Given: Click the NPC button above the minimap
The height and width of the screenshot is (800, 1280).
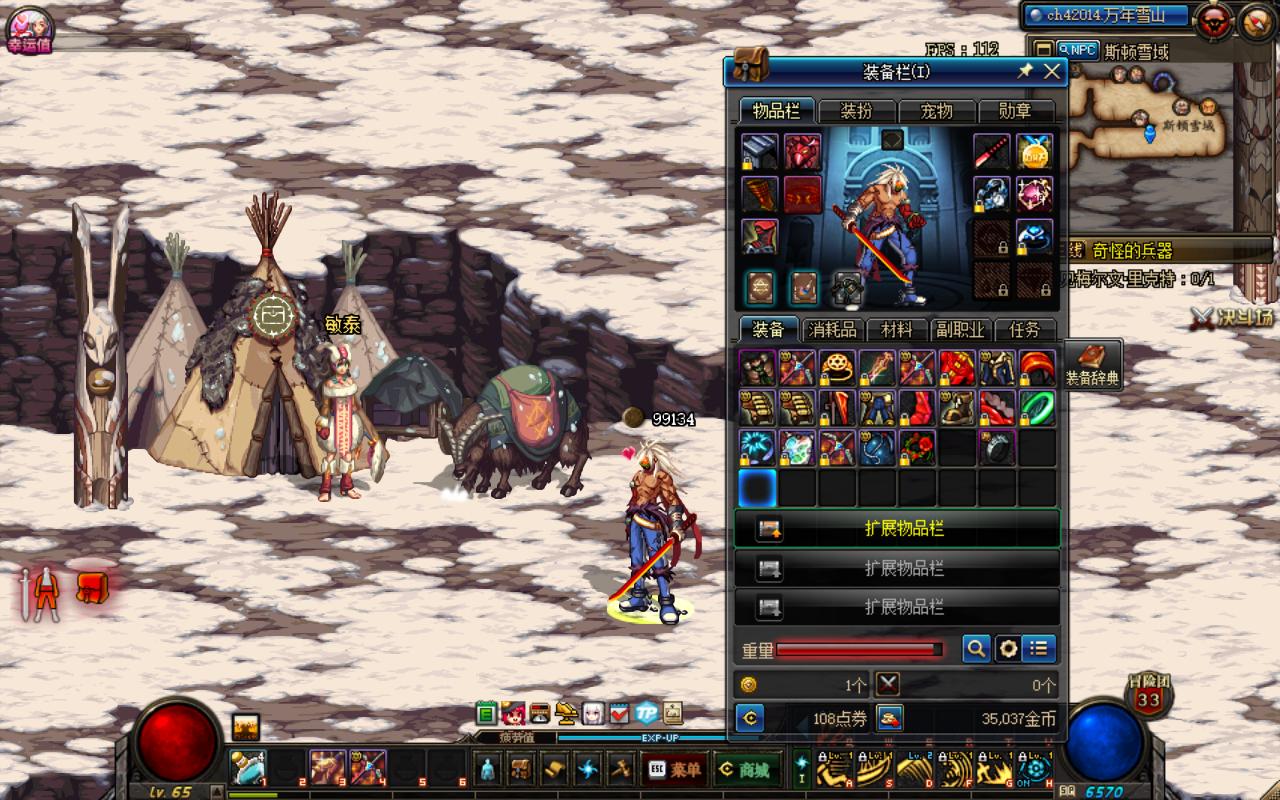Looking at the screenshot, I should [1078, 50].
